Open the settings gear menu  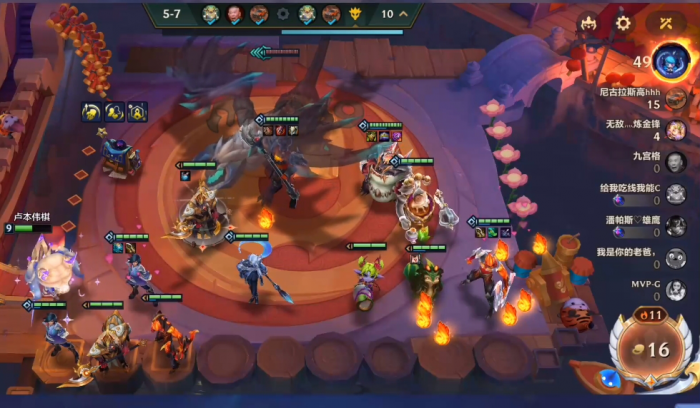click(624, 23)
